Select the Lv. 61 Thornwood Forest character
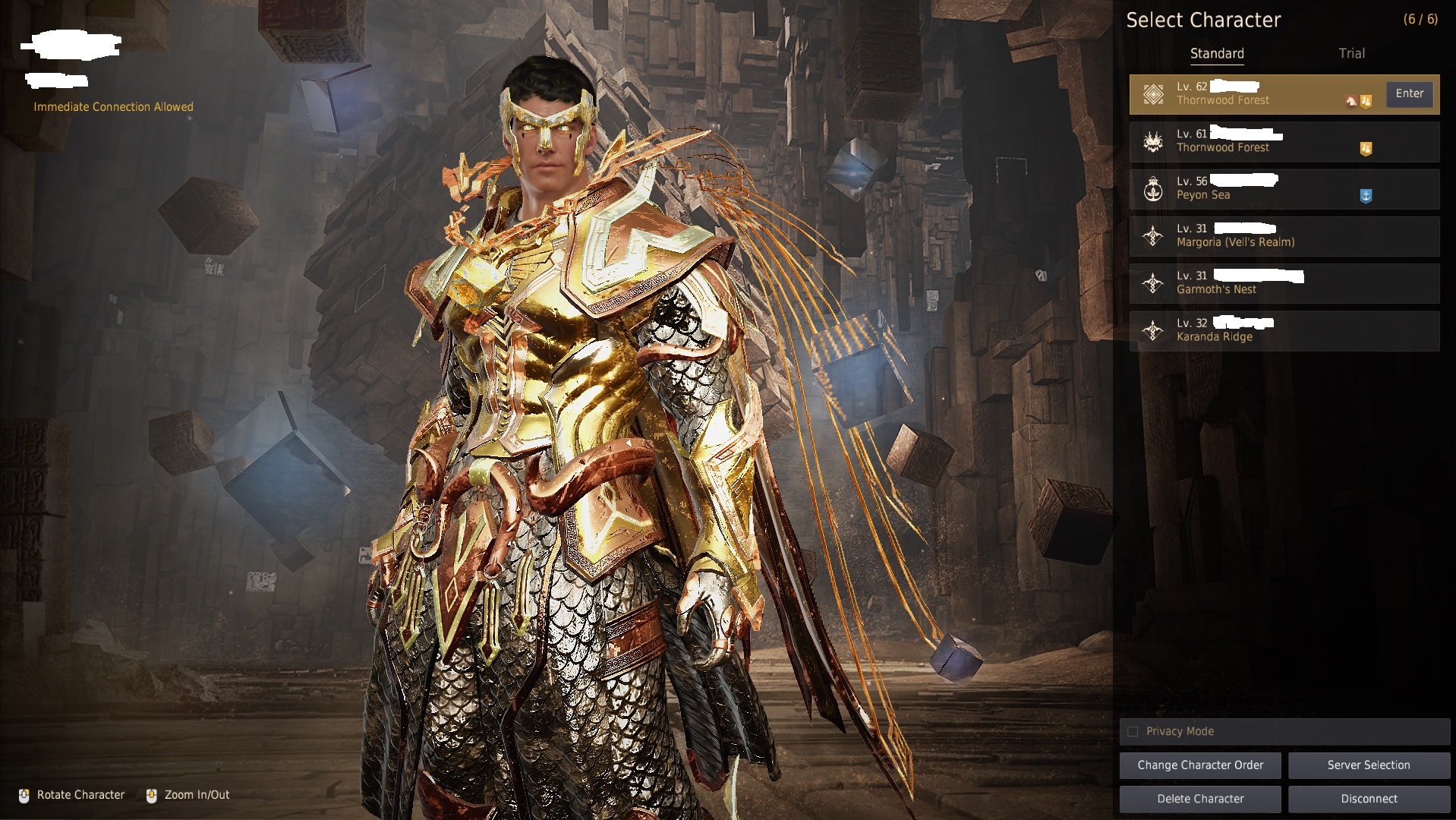1456x820 pixels. 1283,141
